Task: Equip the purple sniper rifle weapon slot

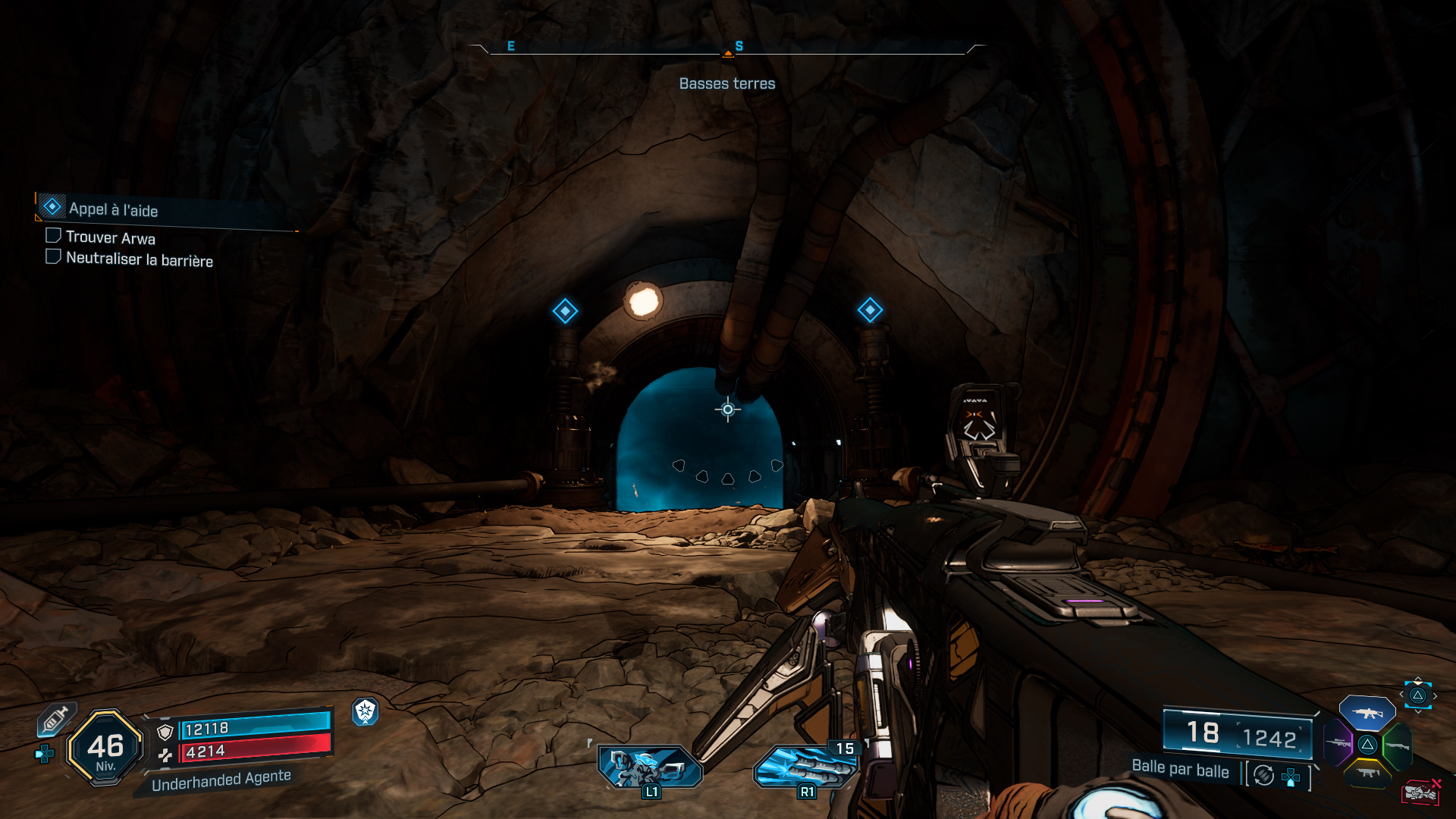Action: (1338, 742)
